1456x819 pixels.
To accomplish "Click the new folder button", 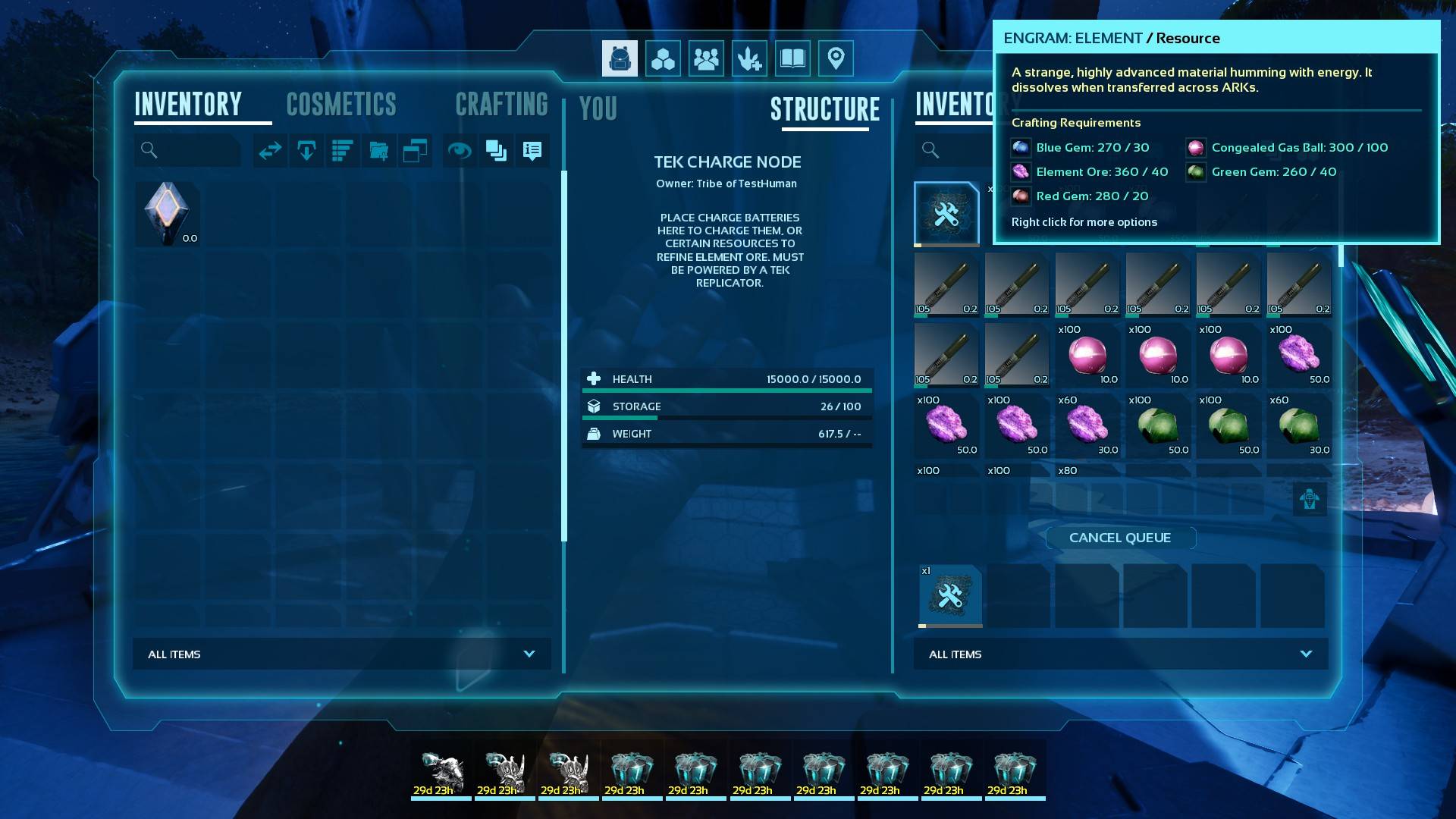I will click(379, 151).
